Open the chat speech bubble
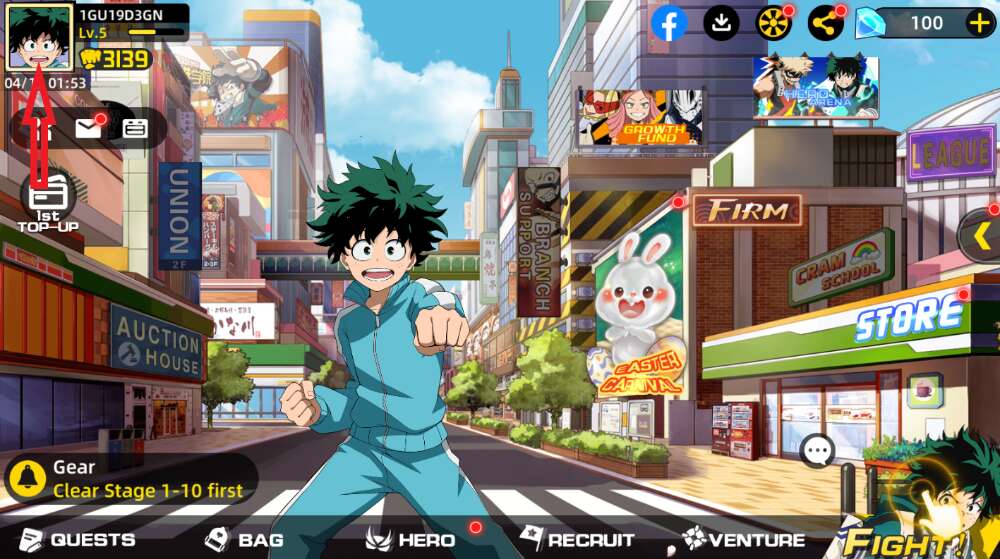Screen dimensions: 1000x559 pos(818,451)
